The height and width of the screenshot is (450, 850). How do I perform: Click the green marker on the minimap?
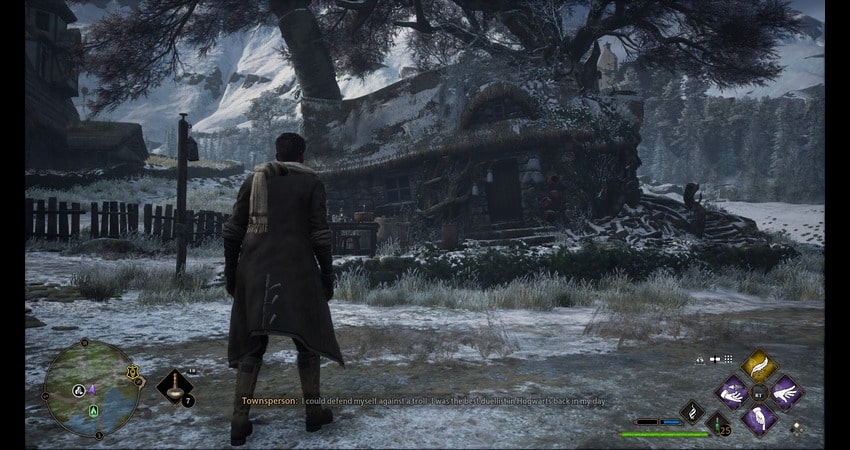tap(95, 409)
